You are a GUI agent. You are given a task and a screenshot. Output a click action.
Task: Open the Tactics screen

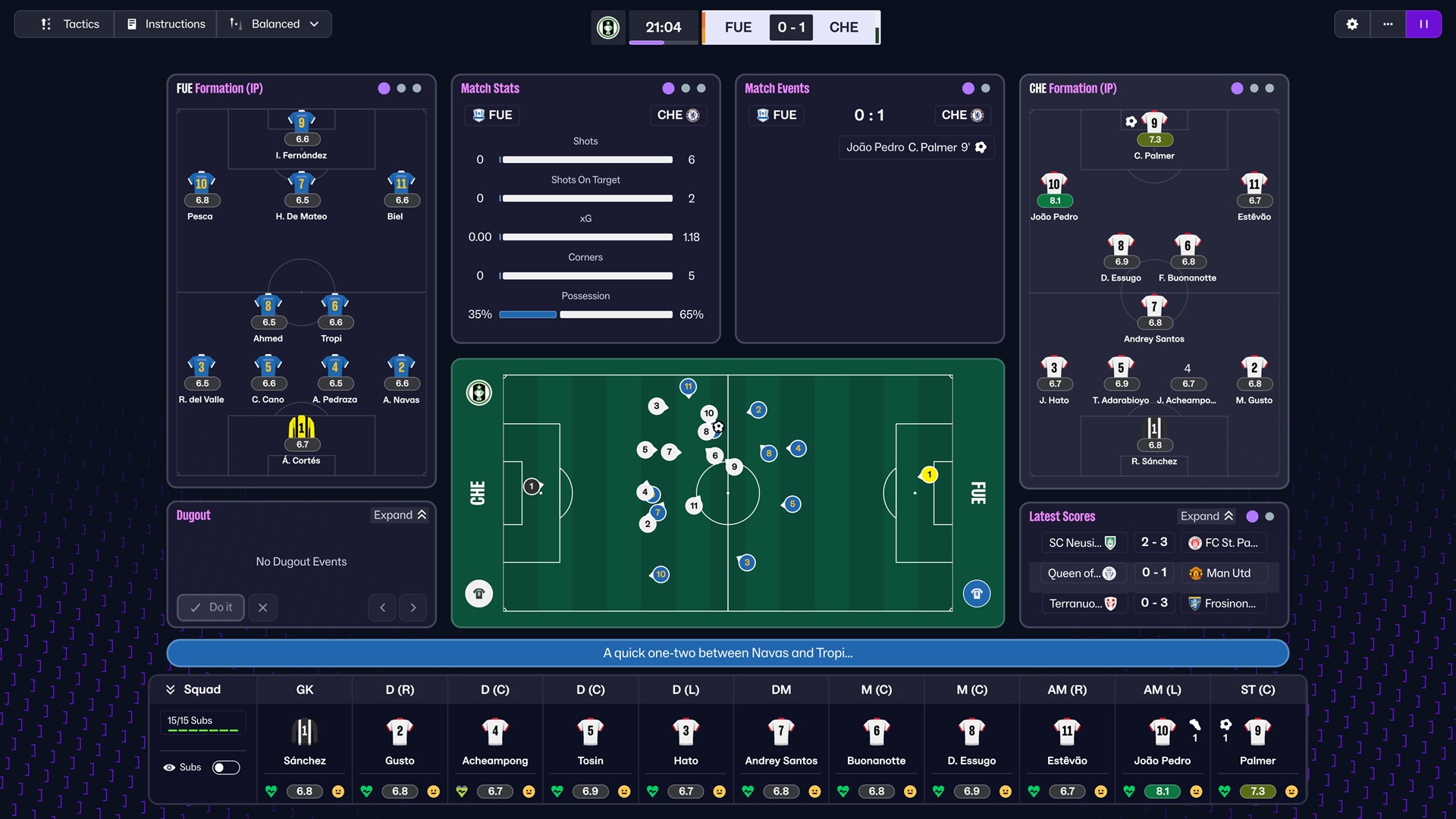pyautogui.click(x=64, y=24)
